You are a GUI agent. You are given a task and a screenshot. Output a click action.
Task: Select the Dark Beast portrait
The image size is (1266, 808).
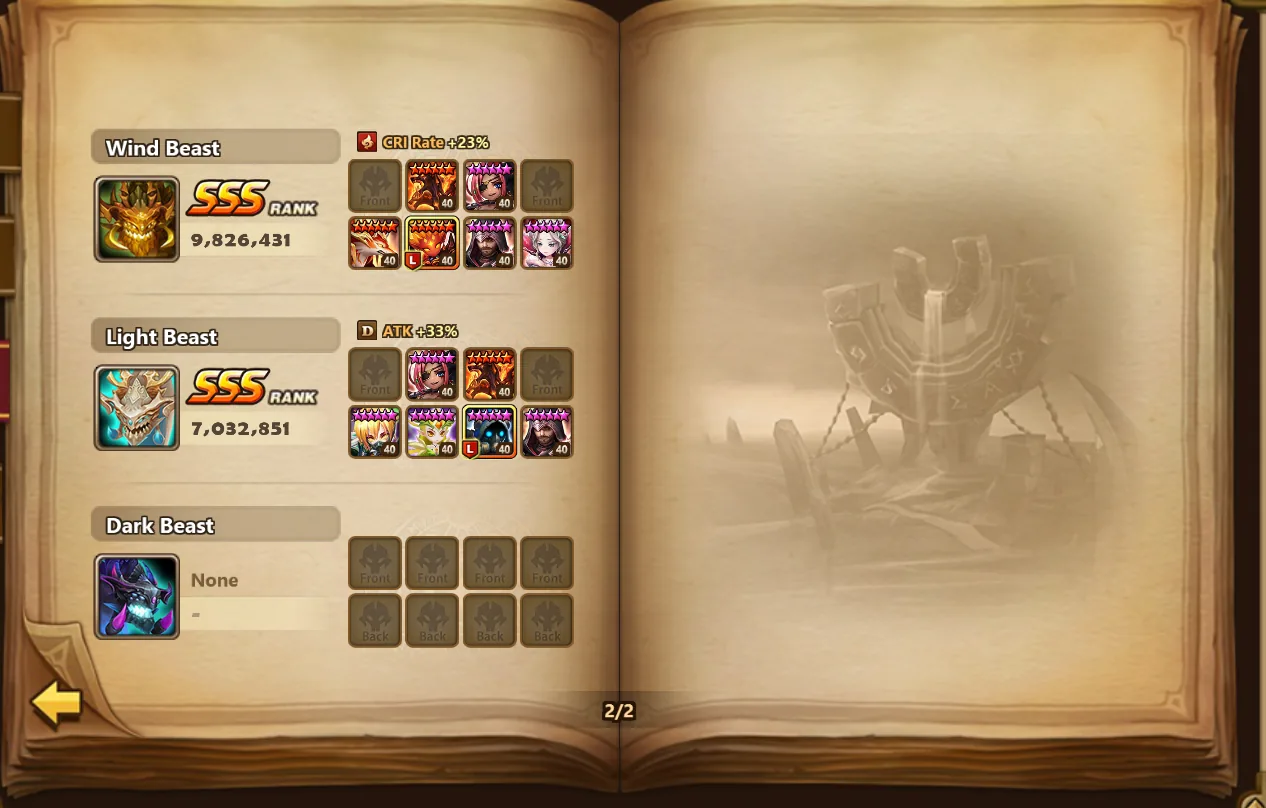pos(137,596)
